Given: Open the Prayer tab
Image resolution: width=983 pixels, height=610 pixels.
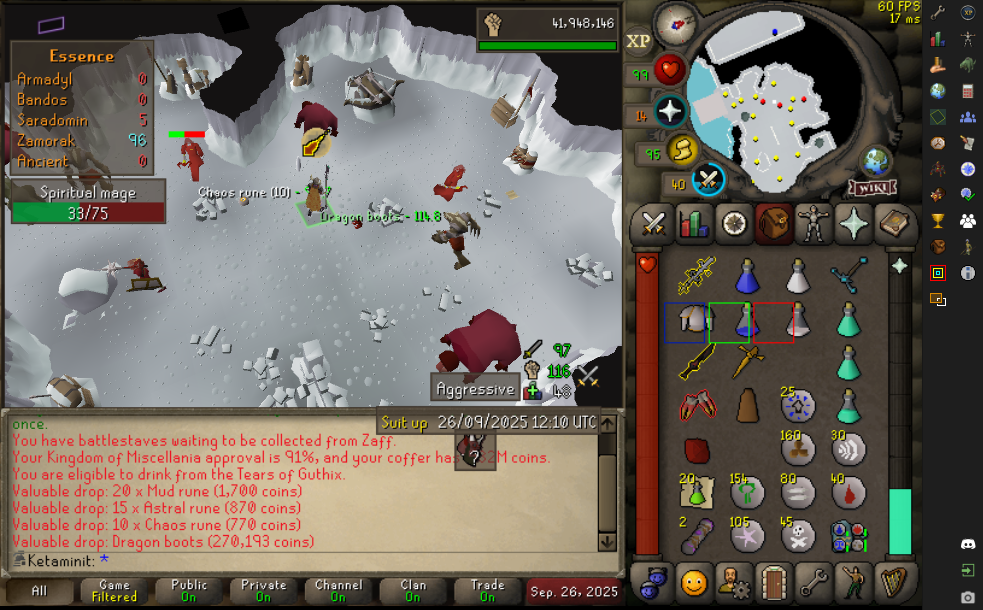Looking at the screenshot, I should click(855, 222).
